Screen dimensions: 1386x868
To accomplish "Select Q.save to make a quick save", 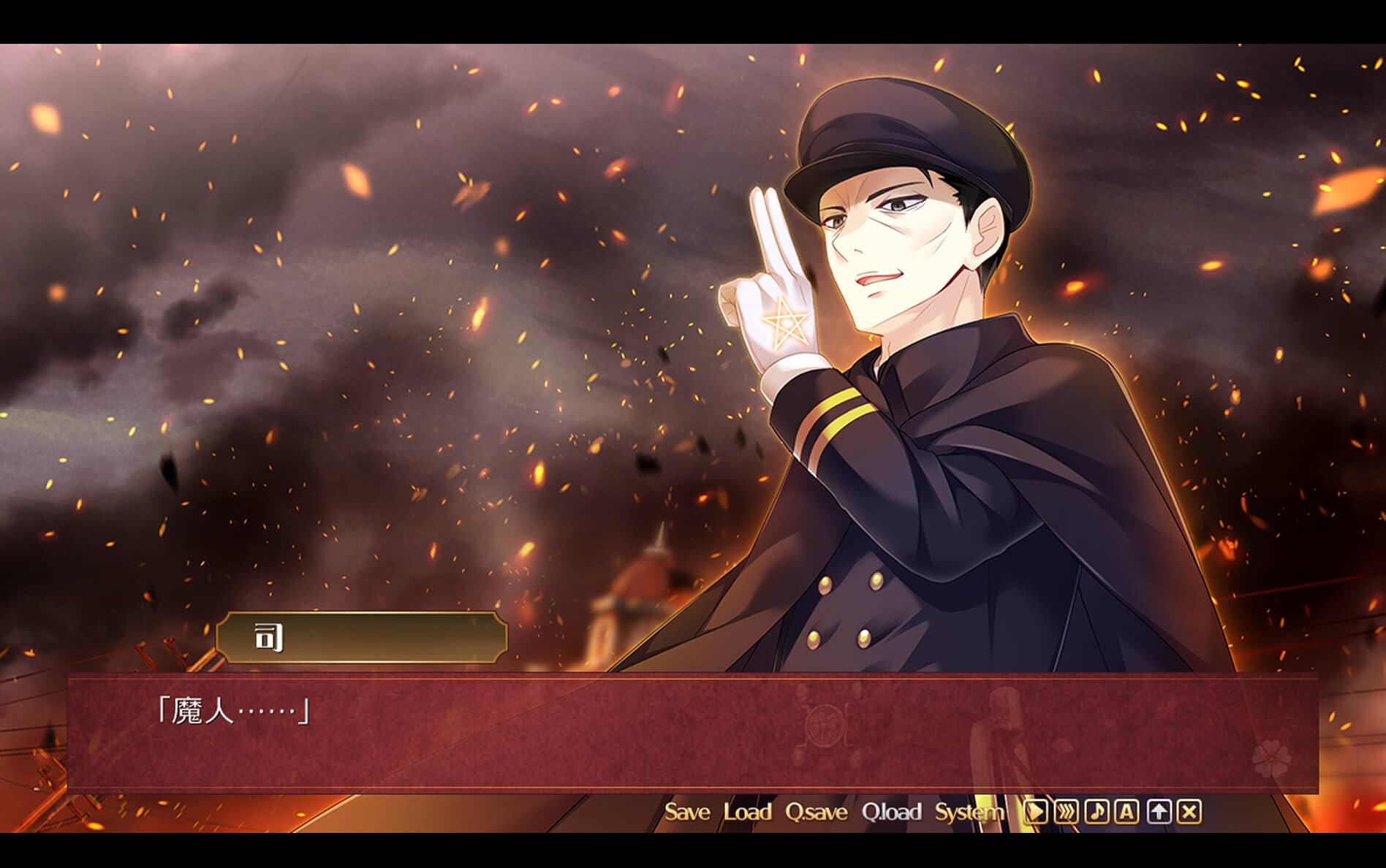I will pyautogui.click(x=819, y=811).
